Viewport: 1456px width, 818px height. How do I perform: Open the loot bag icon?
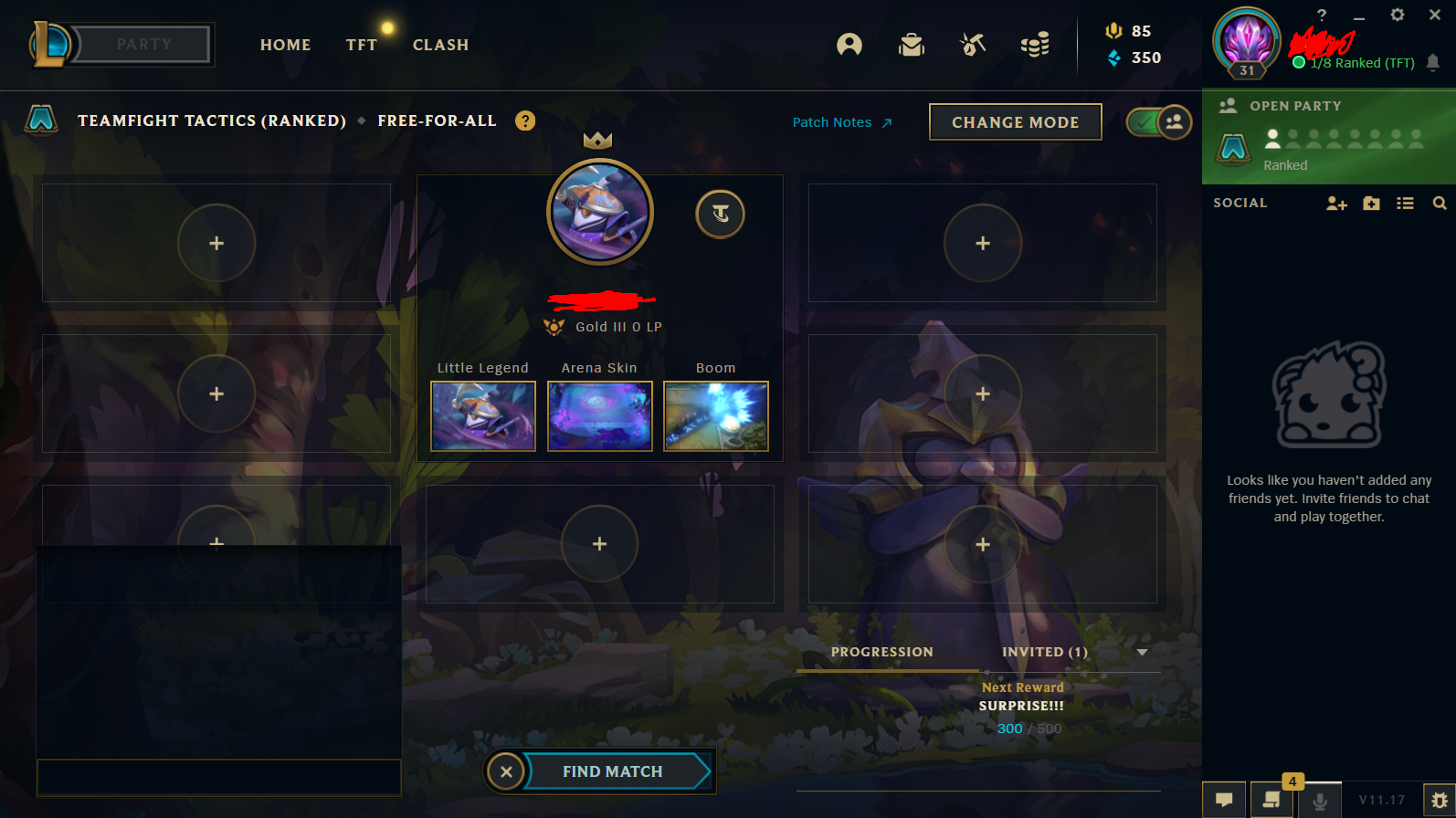[912, 45]
